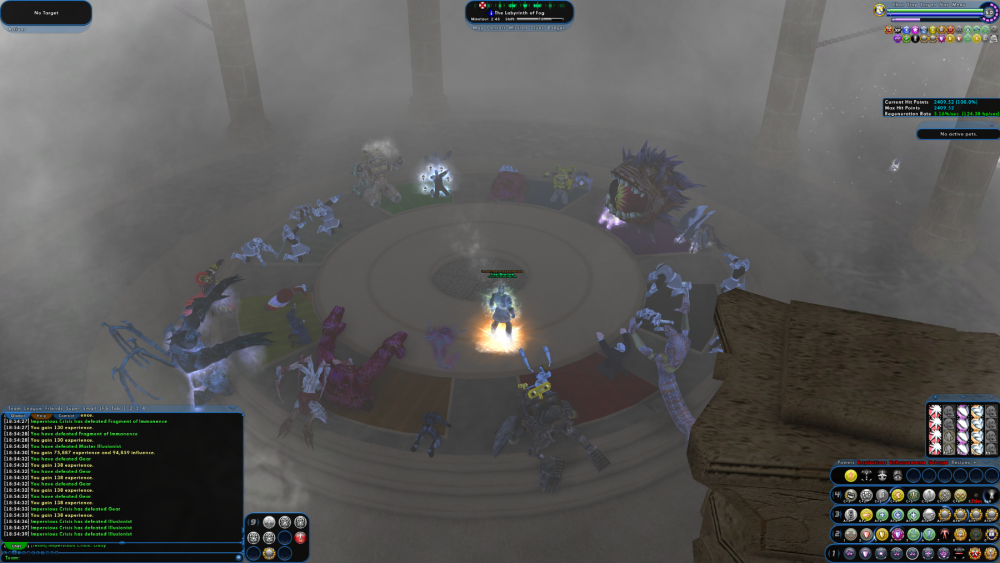Activate the red power in the small tray
Viewport: 1000px width, 563px height.
(300, 537)
